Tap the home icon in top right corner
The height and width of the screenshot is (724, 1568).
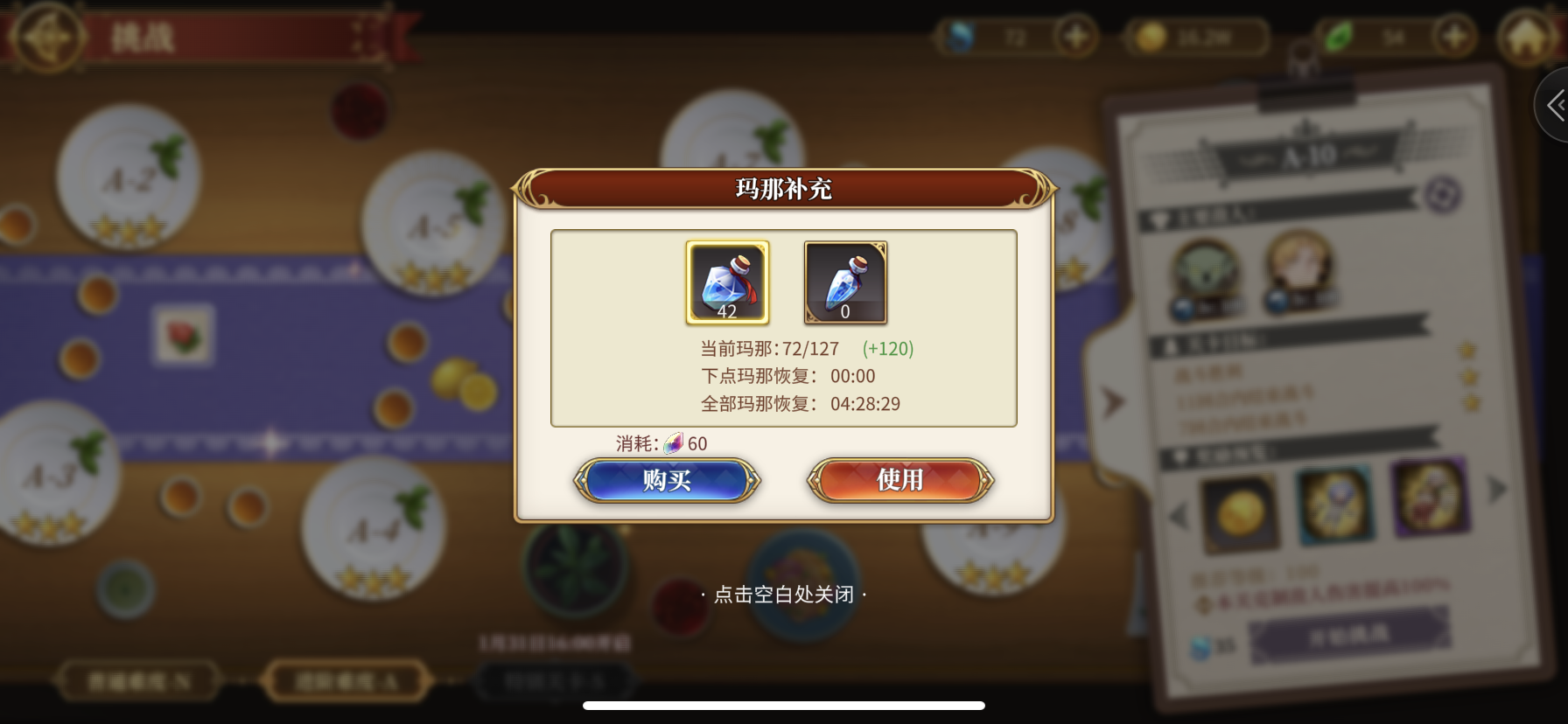(x=1528, y=37)
